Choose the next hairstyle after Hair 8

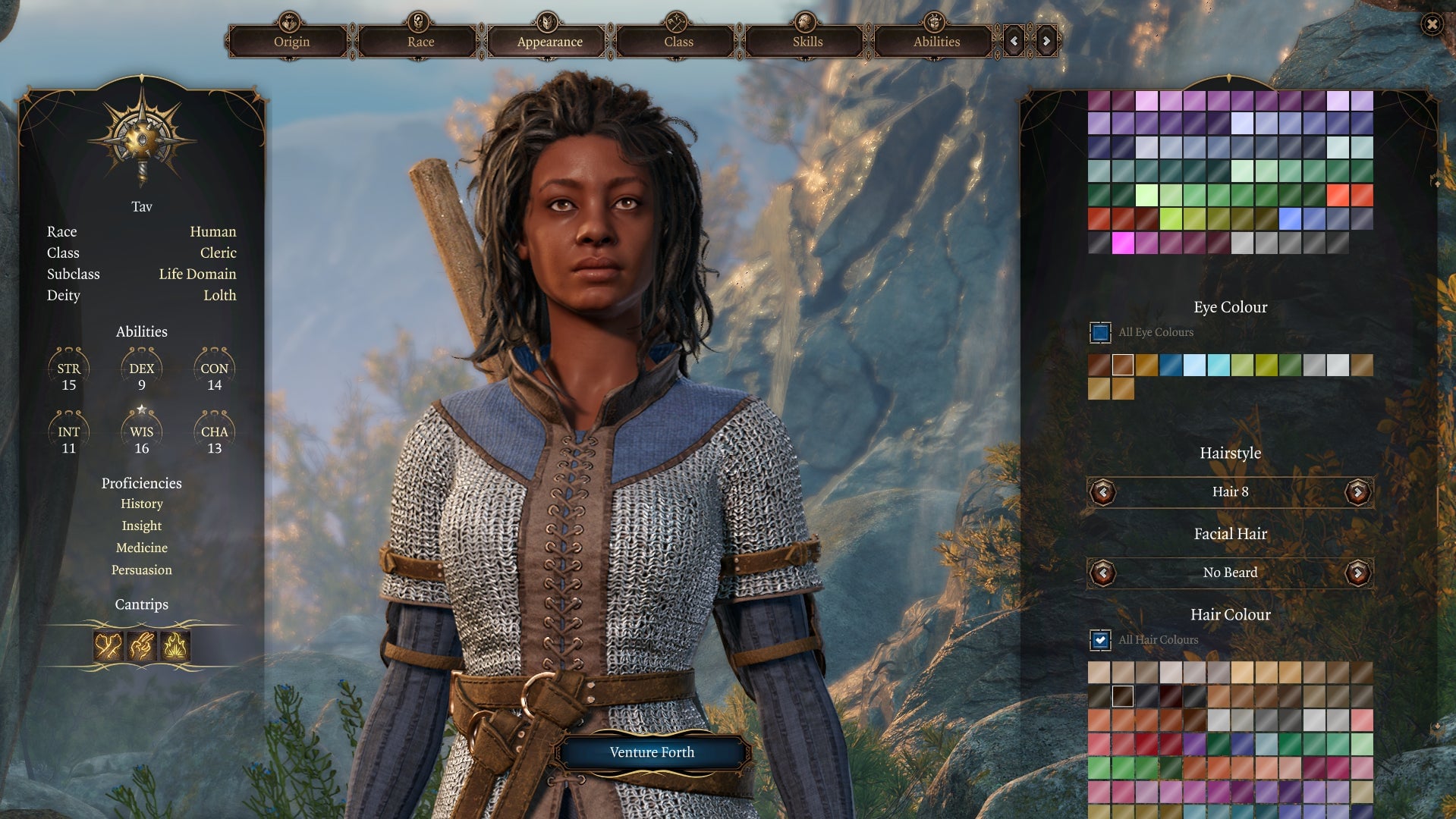click(1357, 492)
